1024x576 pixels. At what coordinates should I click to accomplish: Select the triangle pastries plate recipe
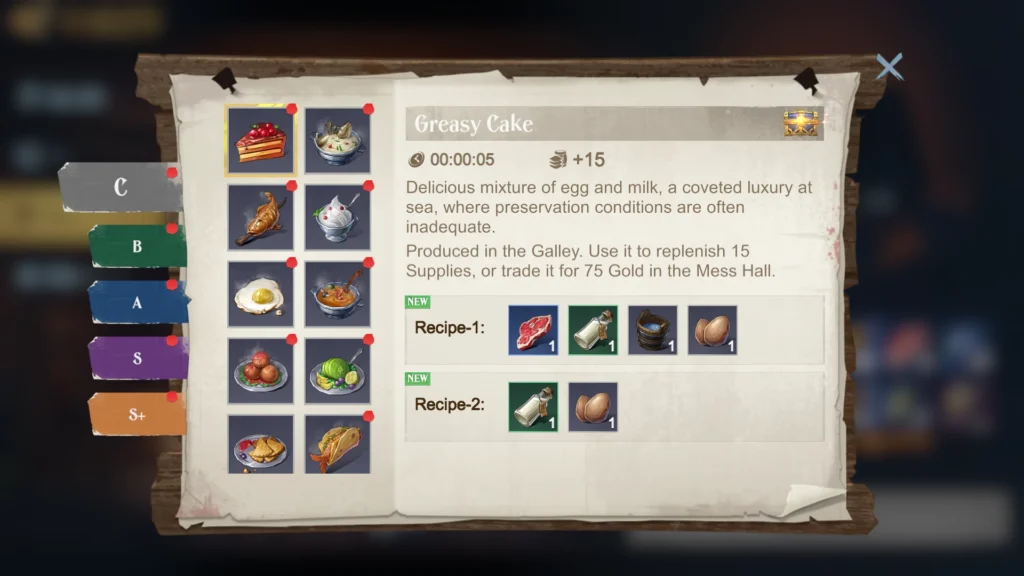coord(260,445)
